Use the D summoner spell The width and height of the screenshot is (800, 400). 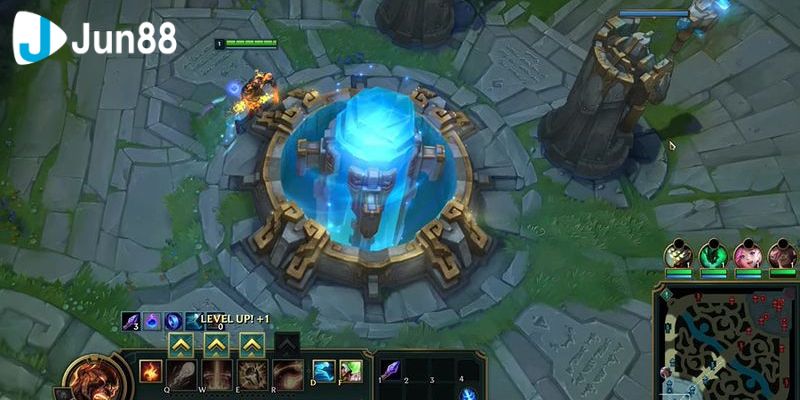pos(323,371)
